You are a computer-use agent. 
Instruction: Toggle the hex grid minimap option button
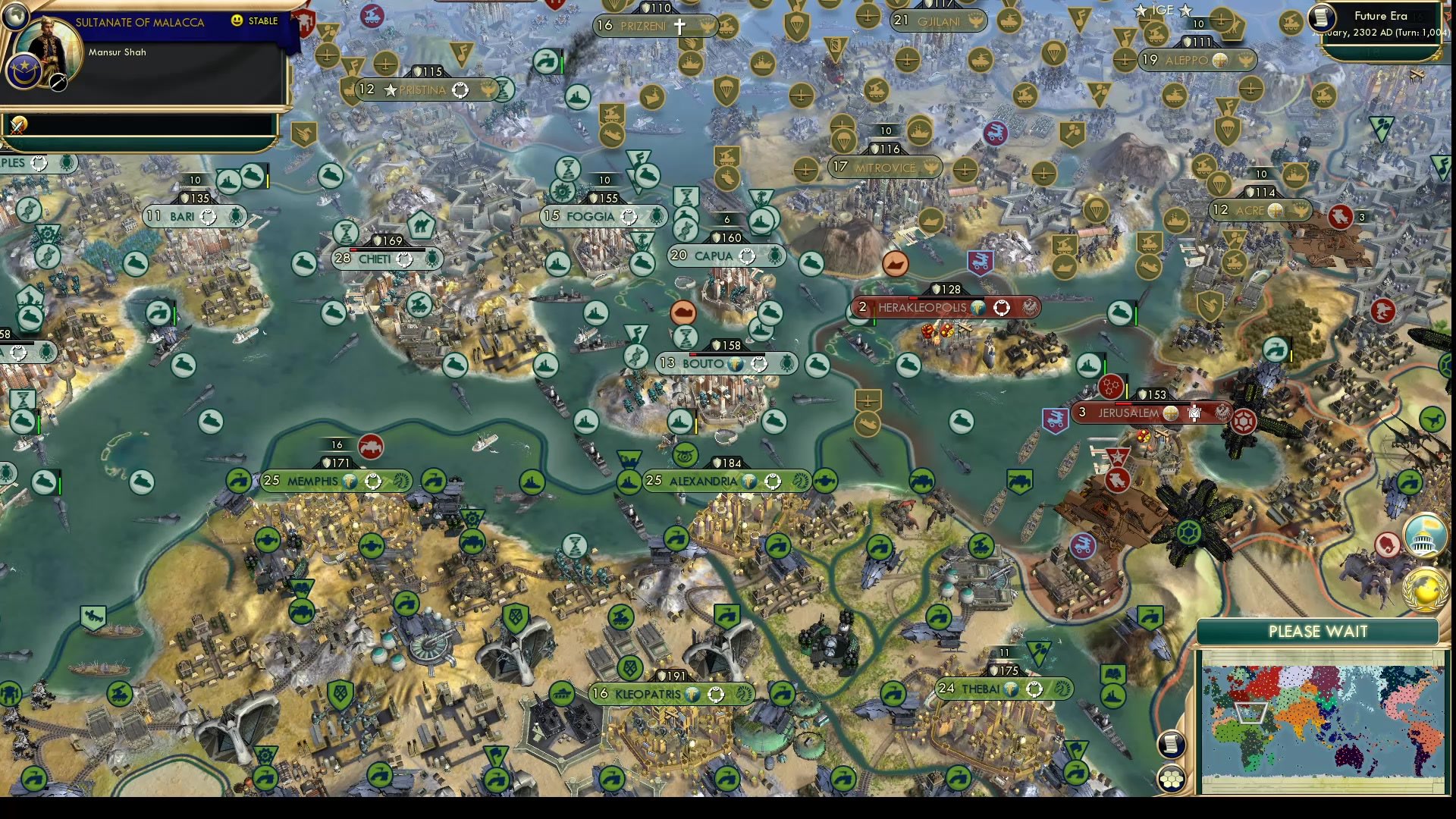[1171, 779]
